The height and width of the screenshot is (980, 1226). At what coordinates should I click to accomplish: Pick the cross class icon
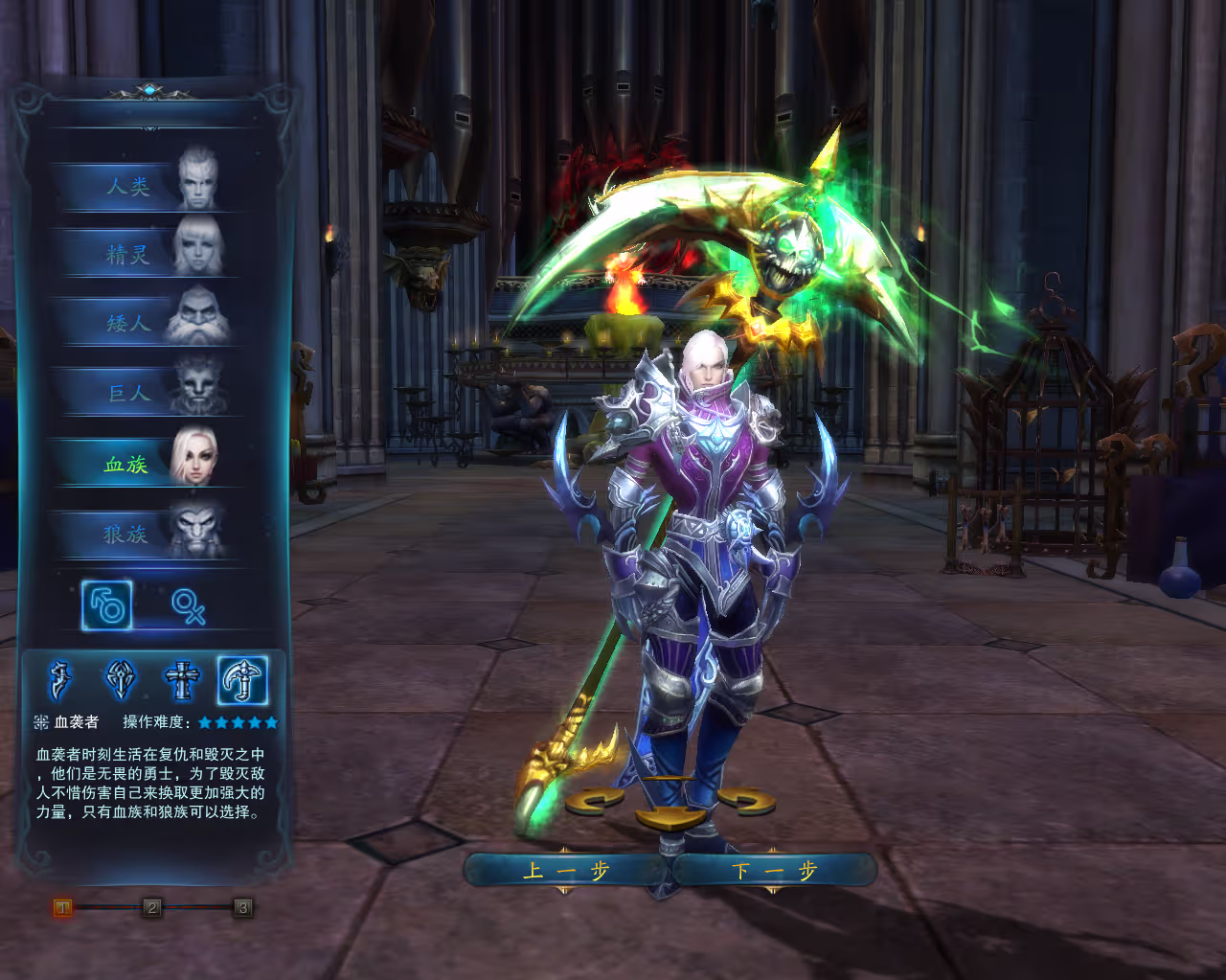pos(182,681)
